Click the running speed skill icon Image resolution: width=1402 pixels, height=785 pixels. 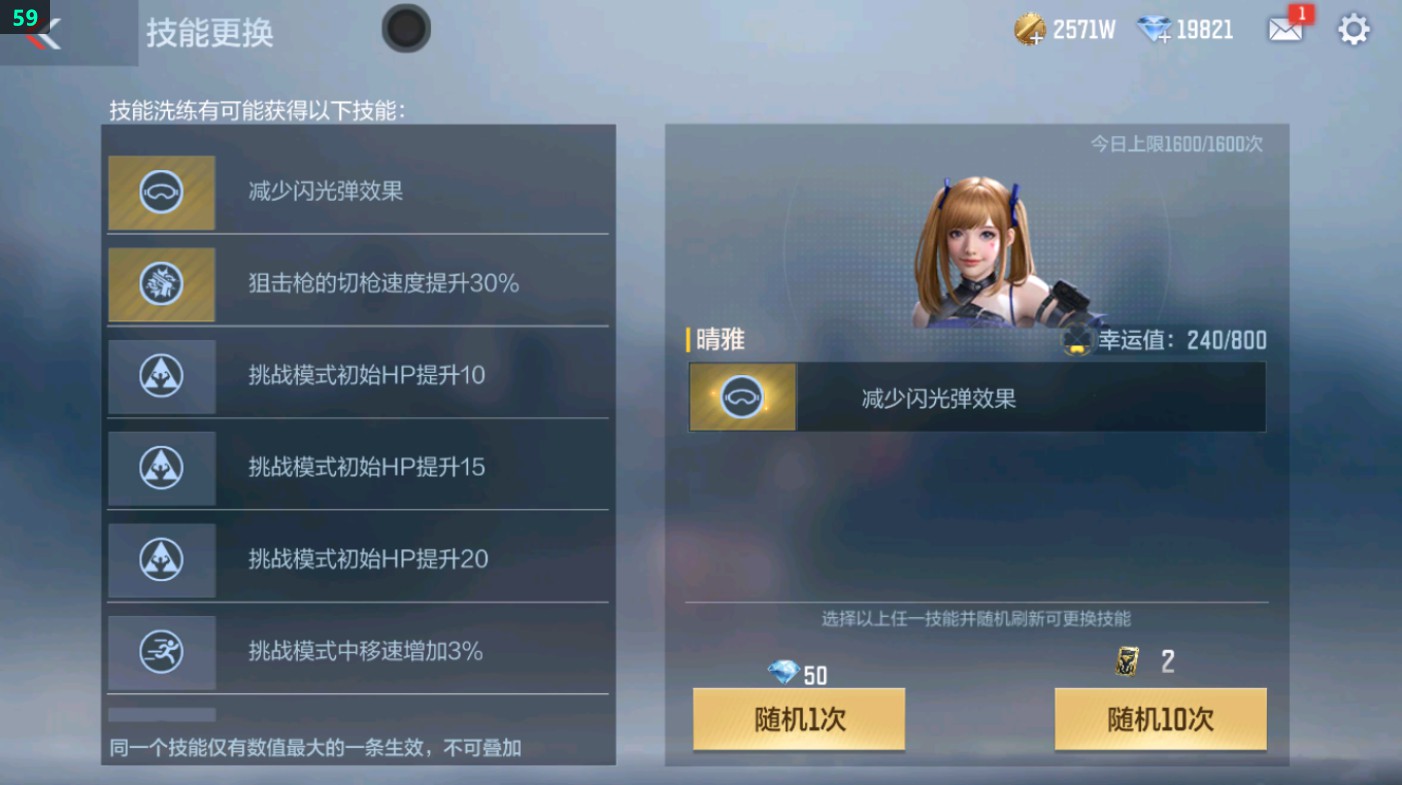161,651
